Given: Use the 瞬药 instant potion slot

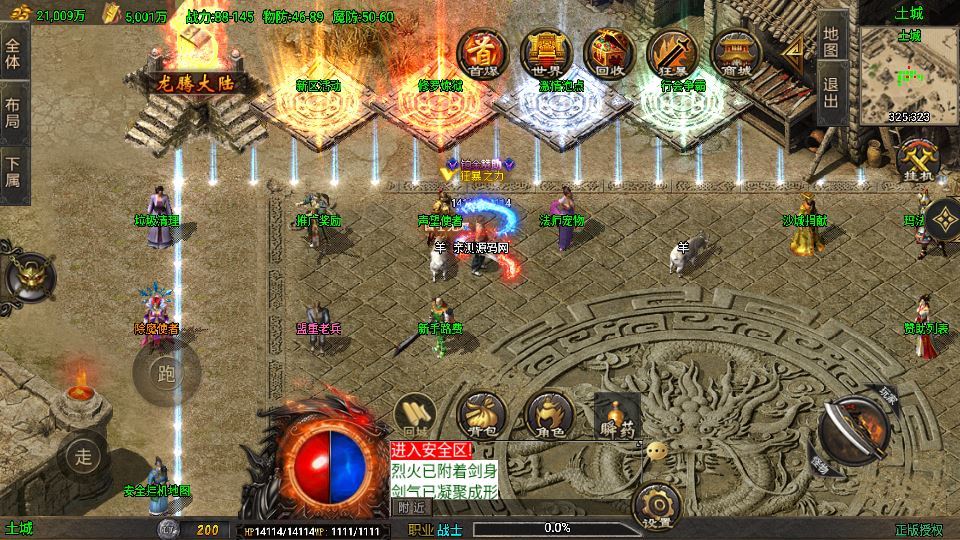Looking at the screenshot, I should [x=616, y=413].
